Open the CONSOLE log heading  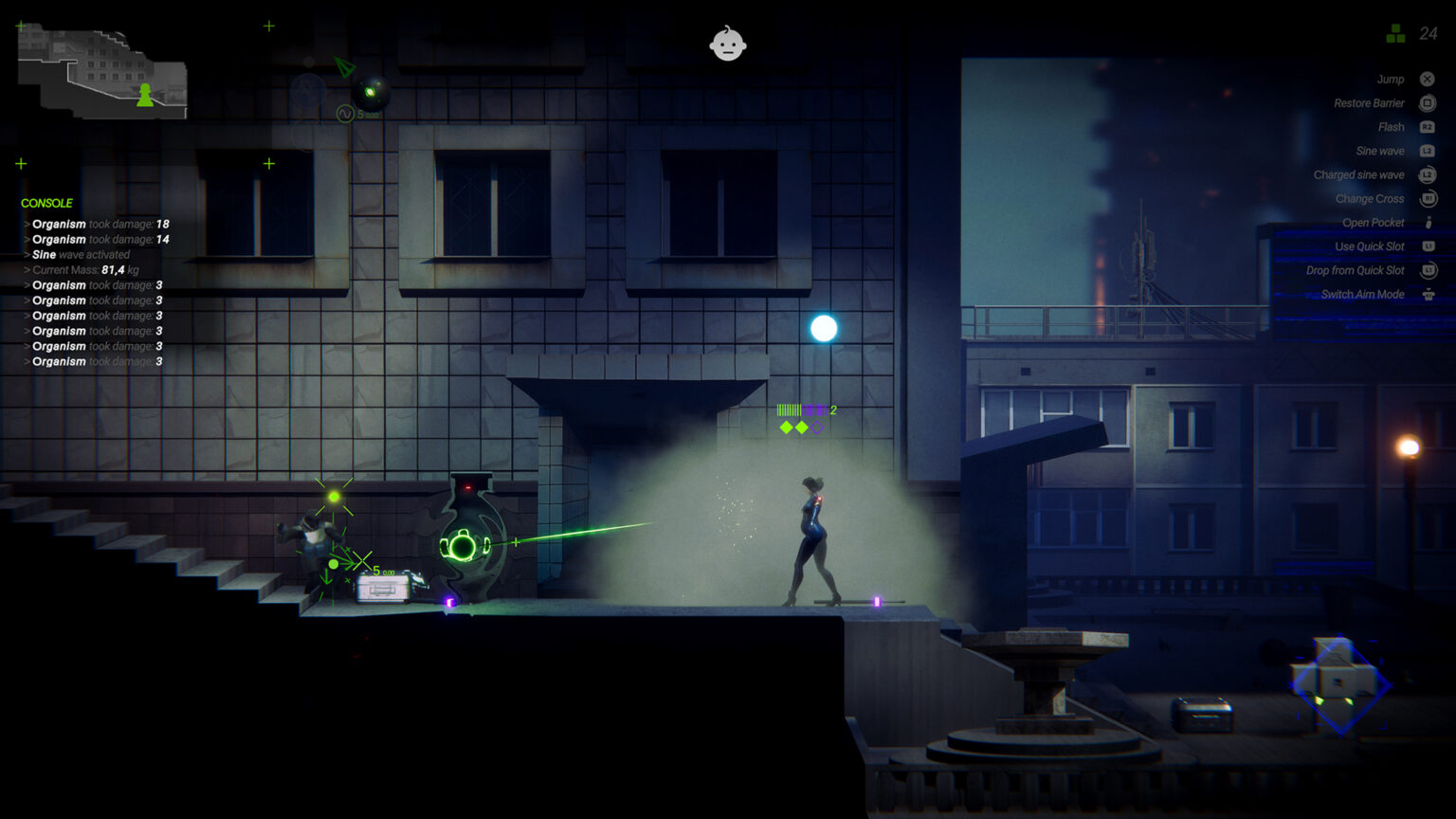pyautogui.click(x=46, y=203)
